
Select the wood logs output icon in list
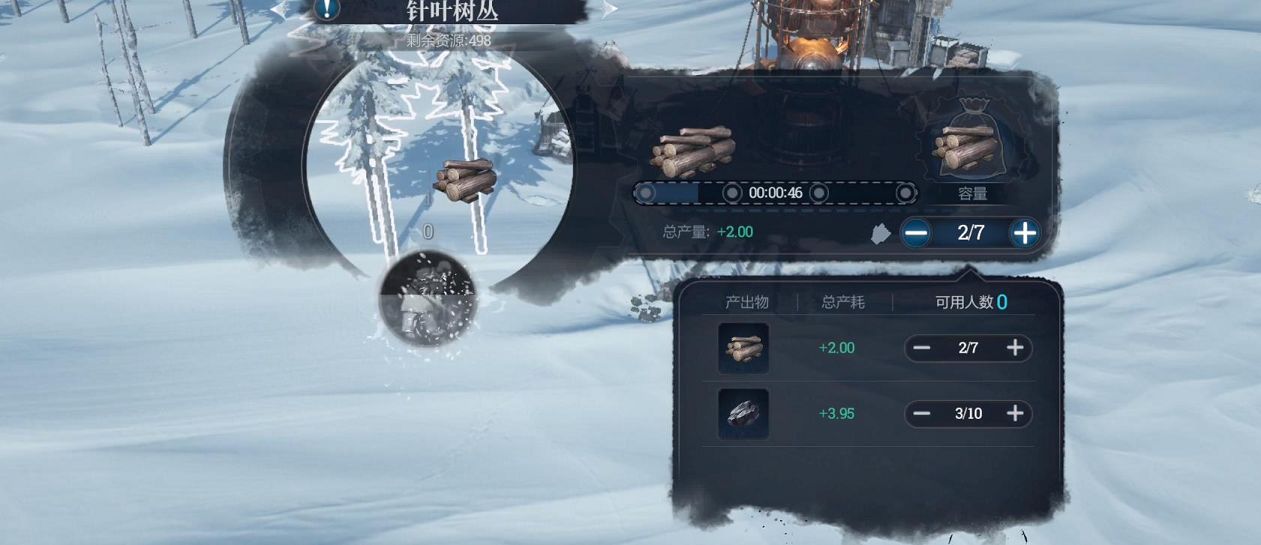[x=743, y=348]
